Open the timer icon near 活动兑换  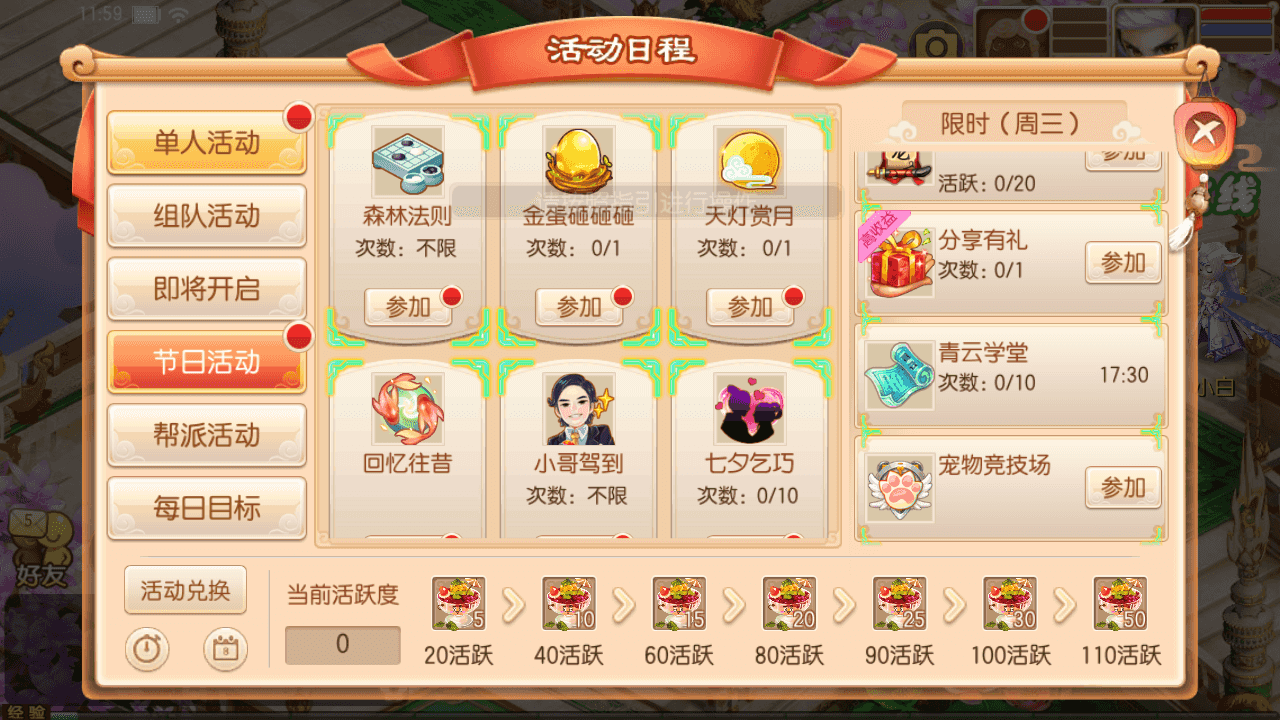click(x=147, y=649)
